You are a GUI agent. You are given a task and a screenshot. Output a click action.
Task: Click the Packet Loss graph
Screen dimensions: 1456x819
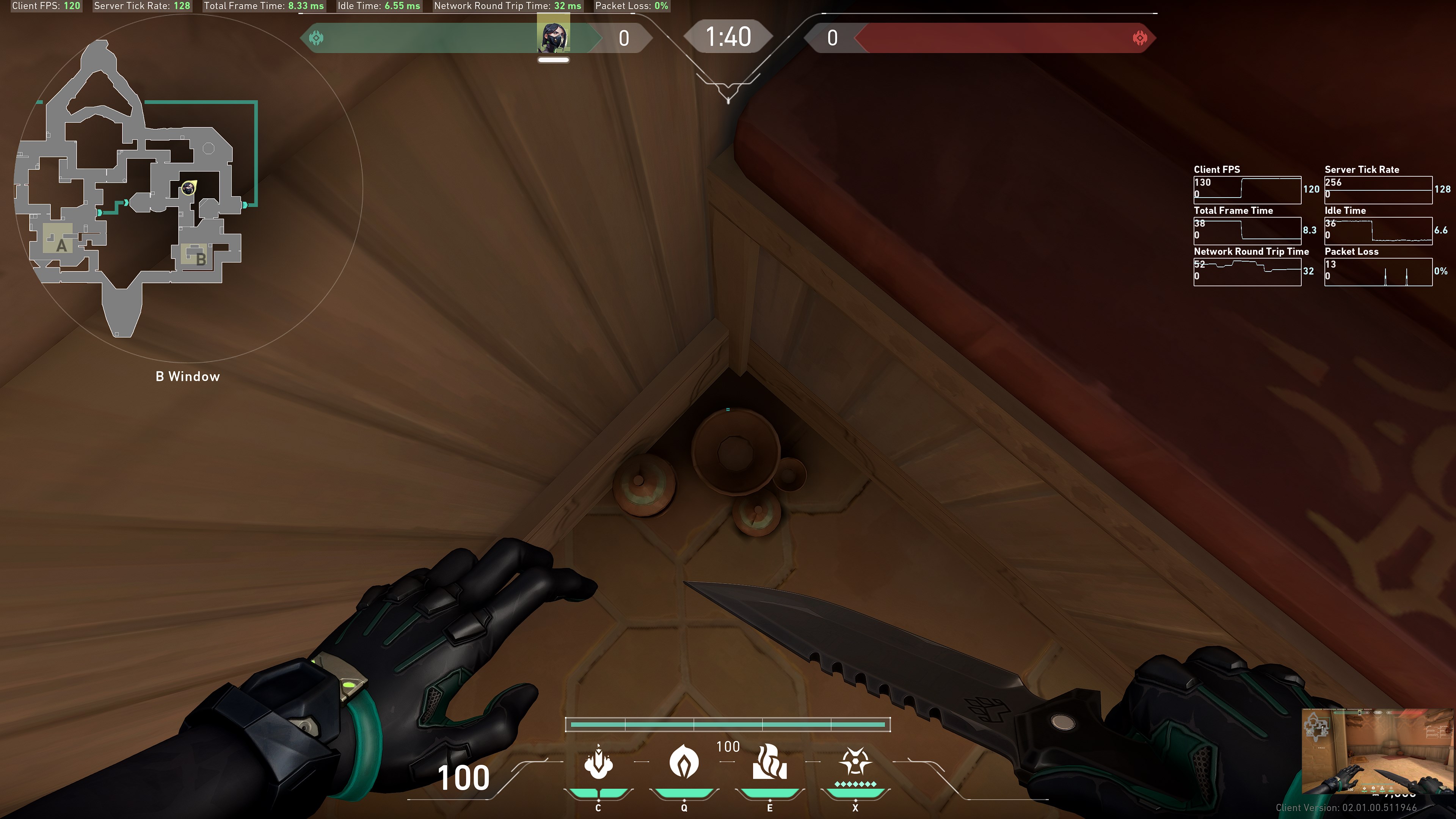pos(1378,271)
